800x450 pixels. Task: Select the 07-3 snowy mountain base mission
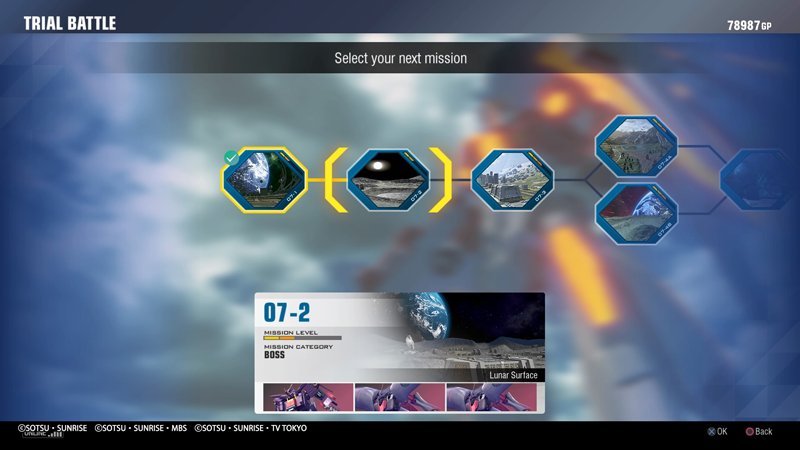[x=511, y=180]
